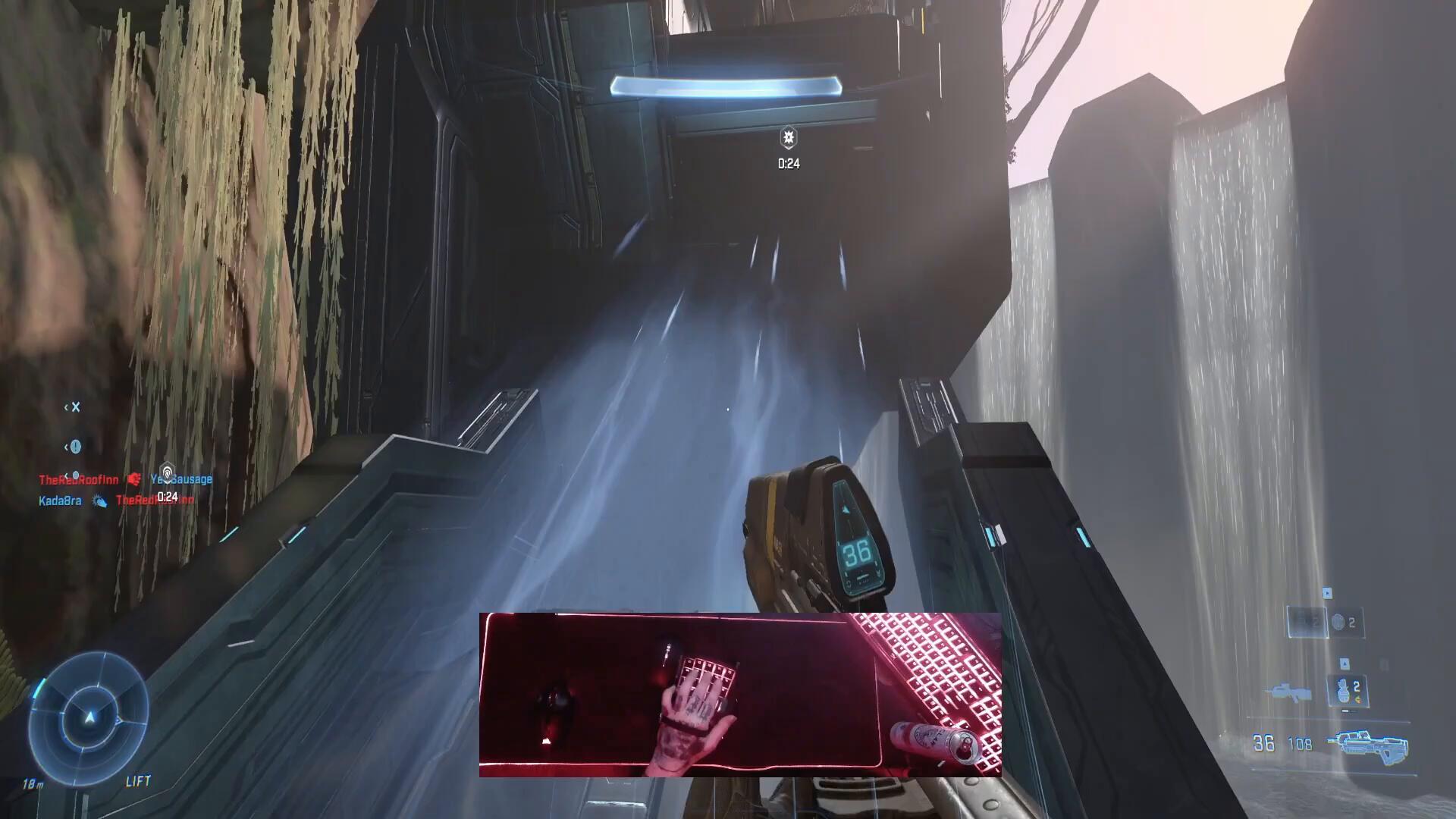
Task: Select the circular equipment icon showing 2
Action: click(1339, 623)
